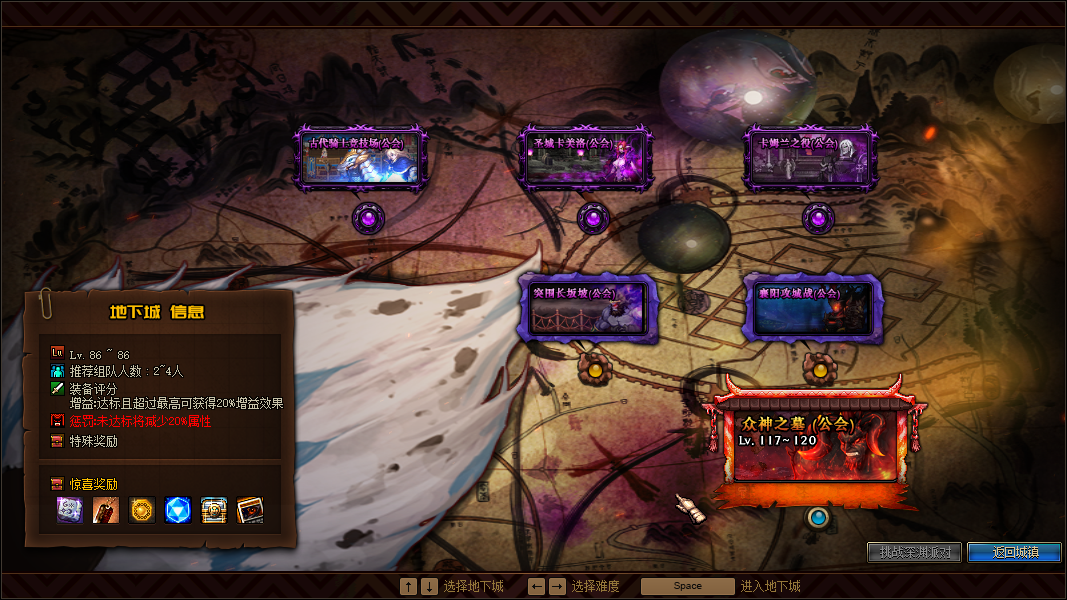Click the yellow node below 襄阳攻城战

click(820, 369)
